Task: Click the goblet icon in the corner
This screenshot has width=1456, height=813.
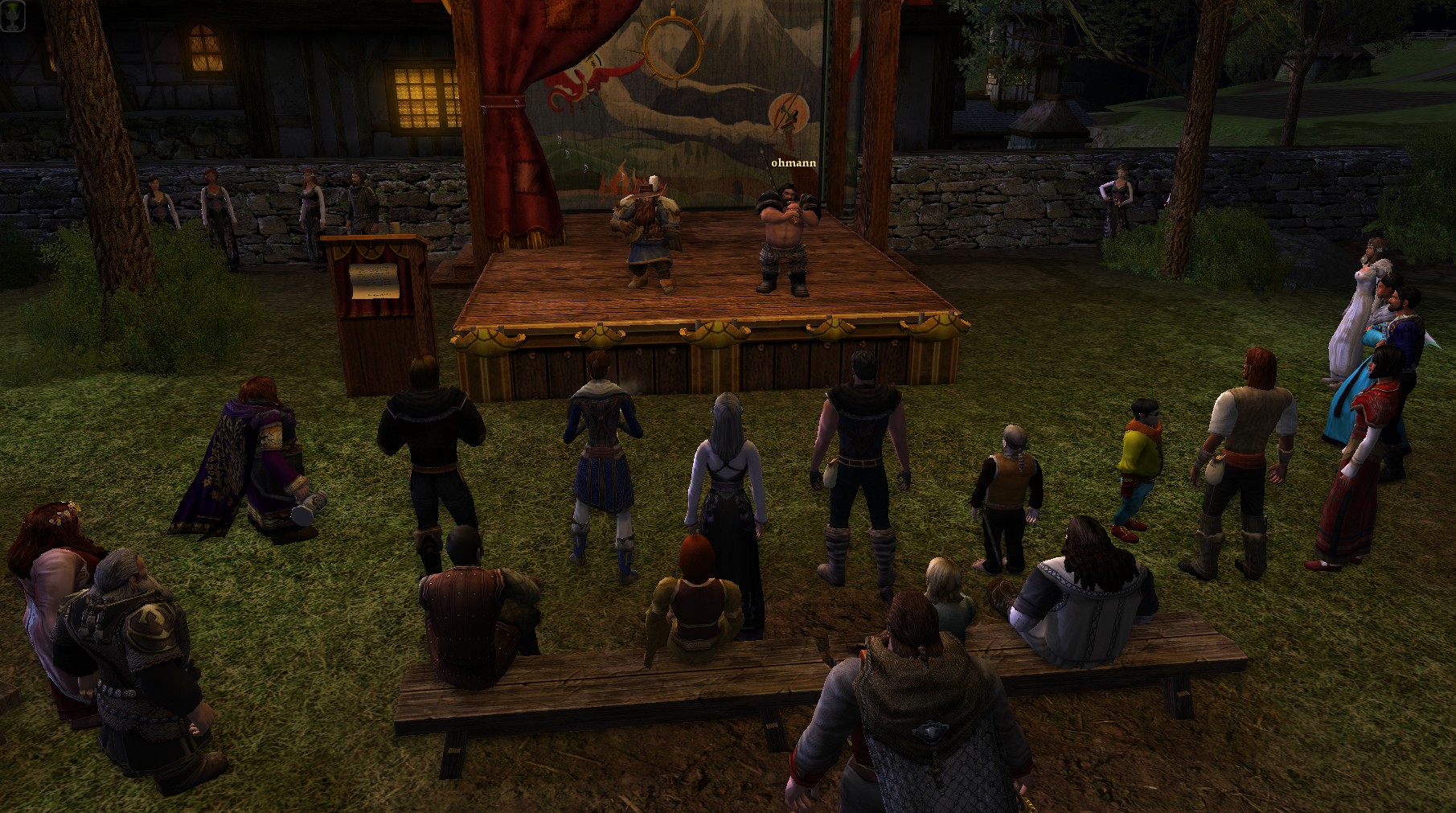Action: point(13,16)
